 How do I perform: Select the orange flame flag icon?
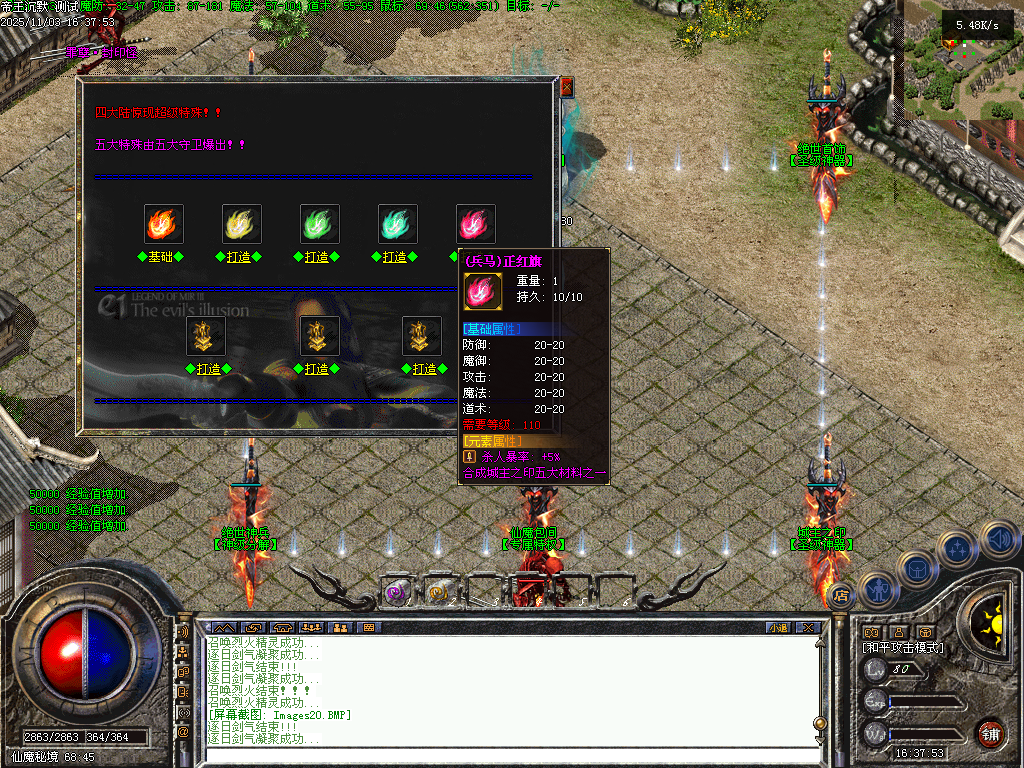(x=164, y=224)
